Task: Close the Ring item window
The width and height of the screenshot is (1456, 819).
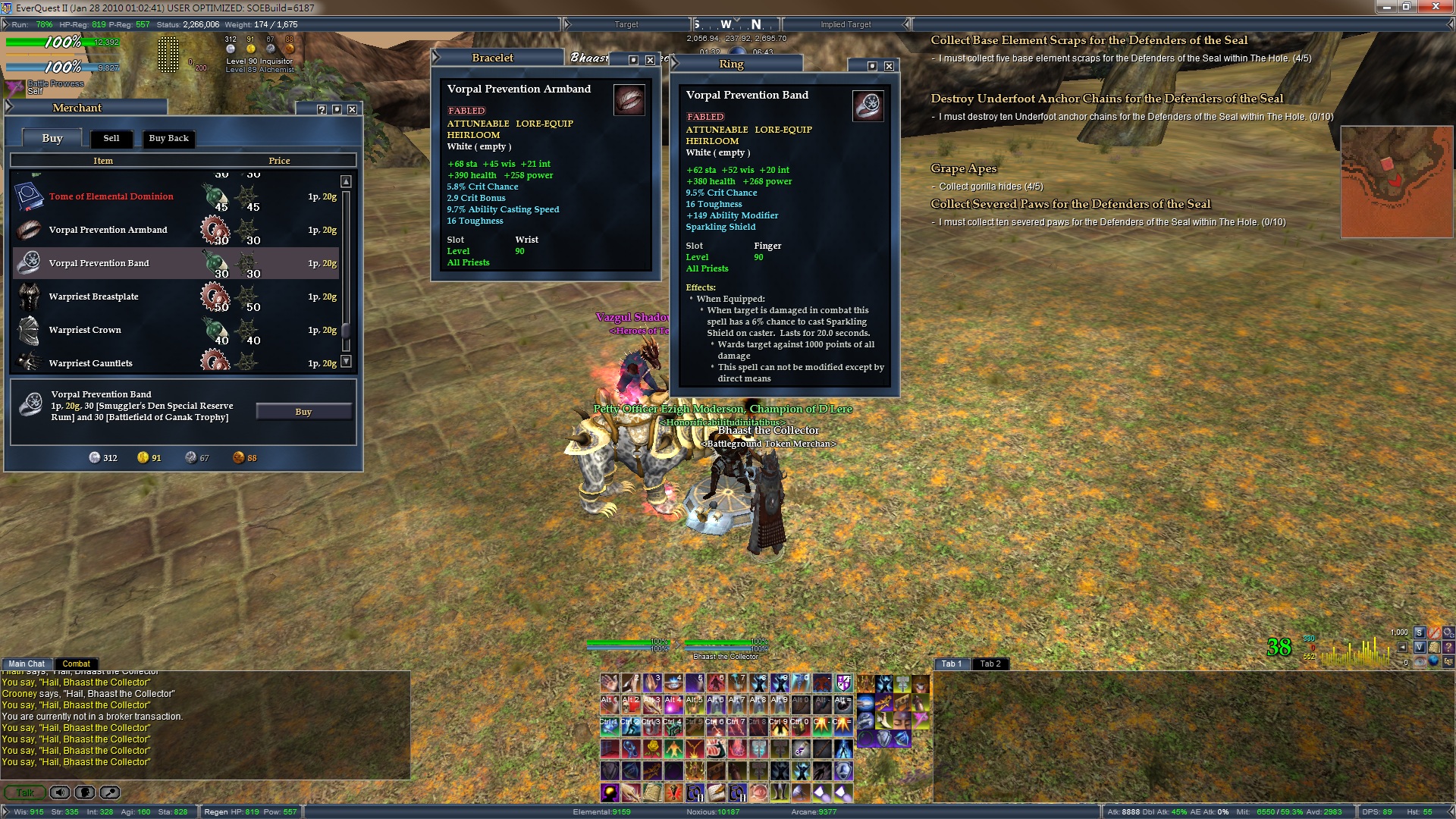Action: (x=889, y=66)
